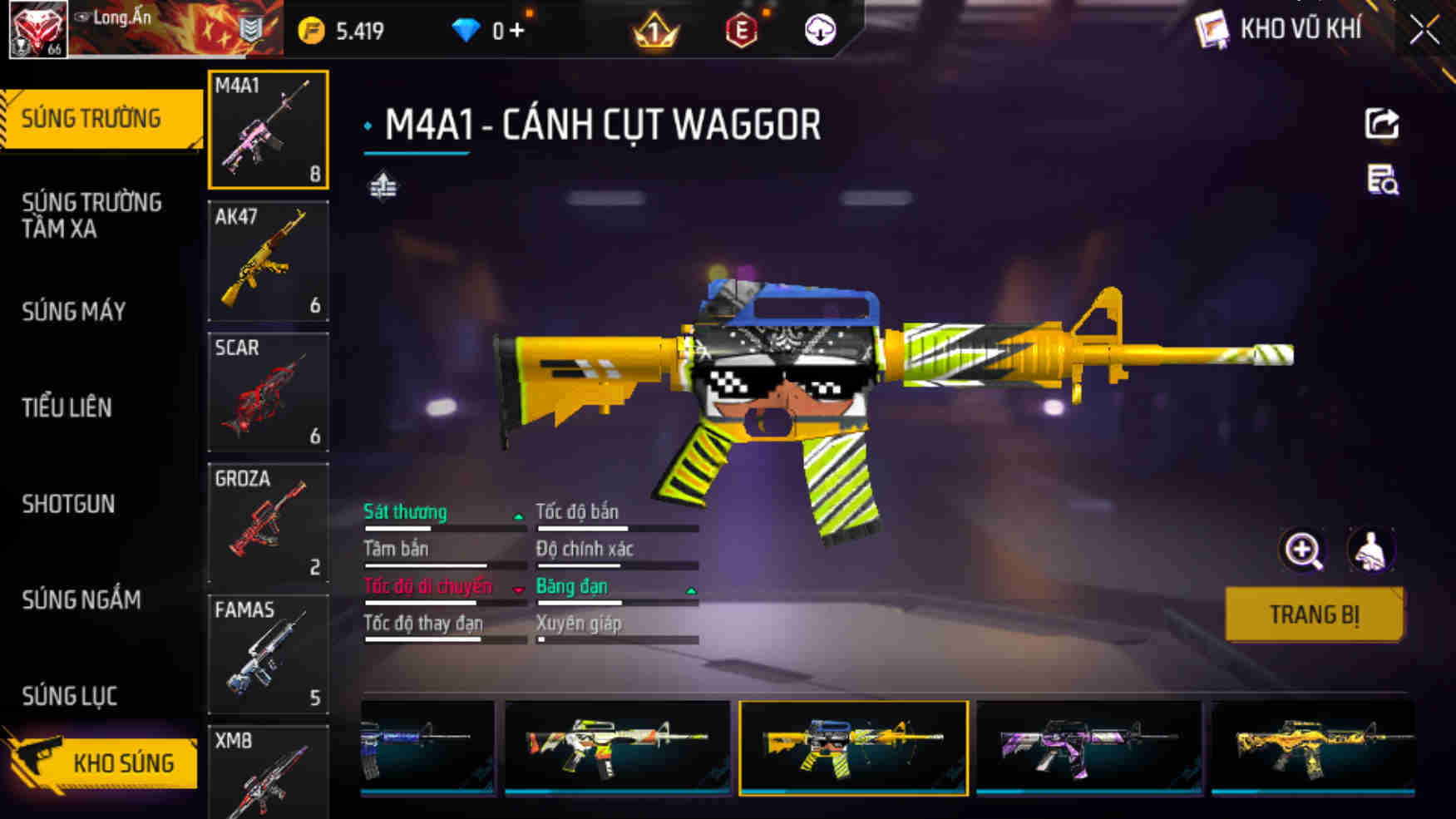Open the Kho Vũ Khí book icon
The image size is (1456, 819).
pos(1212,30)
